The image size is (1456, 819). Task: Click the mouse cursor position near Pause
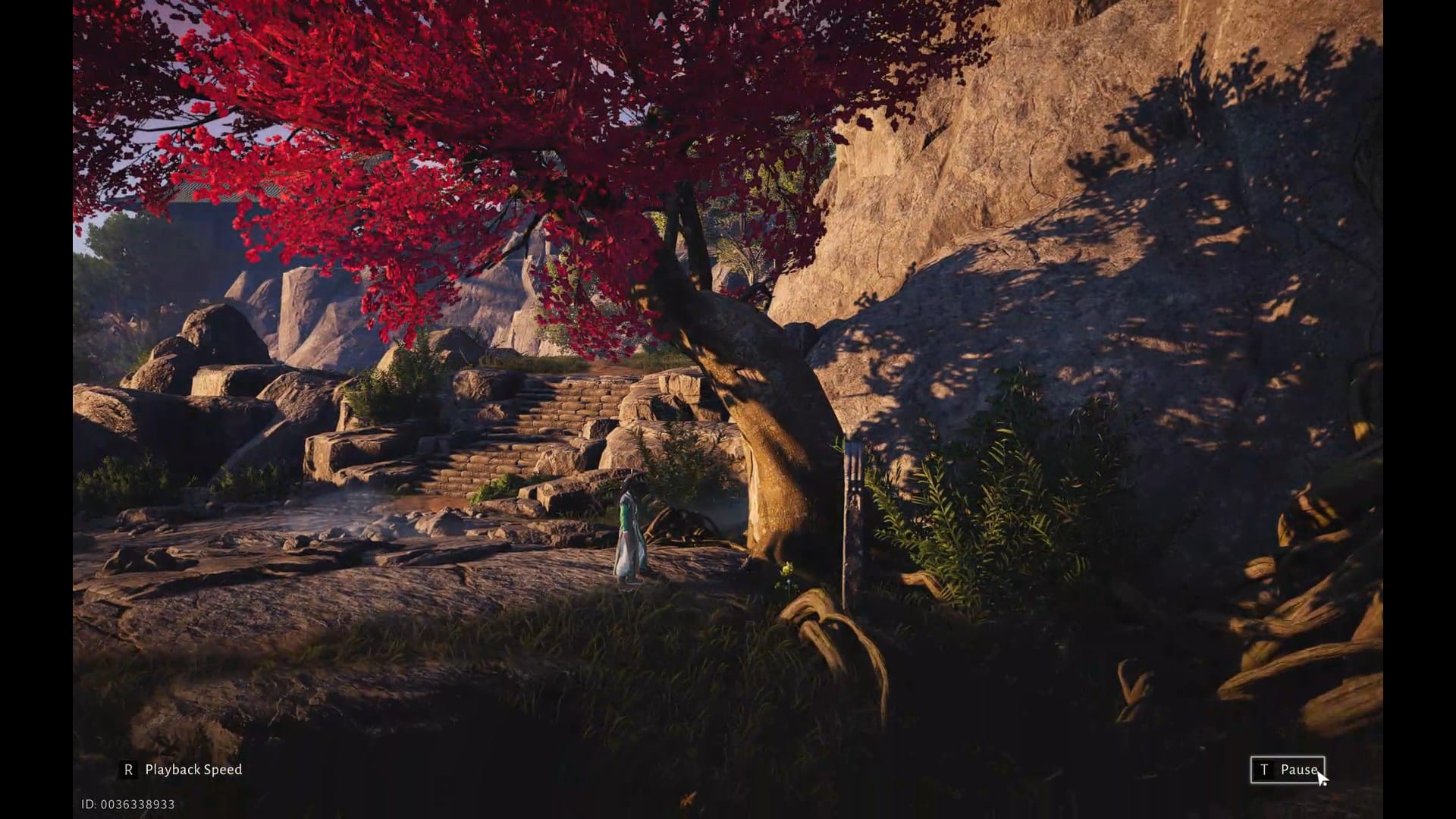(x=1323, y=775)
